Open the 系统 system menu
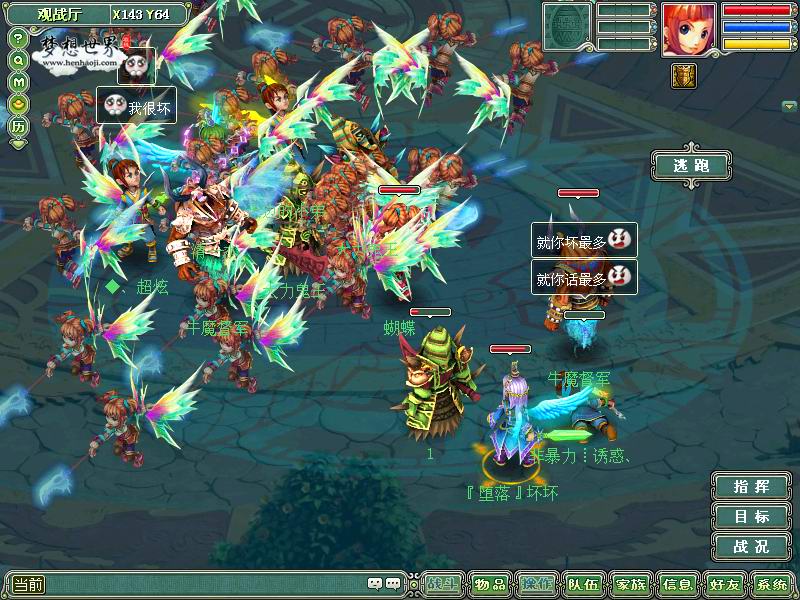Viewport: 800px width, 600px height. (x=771, y=584)
